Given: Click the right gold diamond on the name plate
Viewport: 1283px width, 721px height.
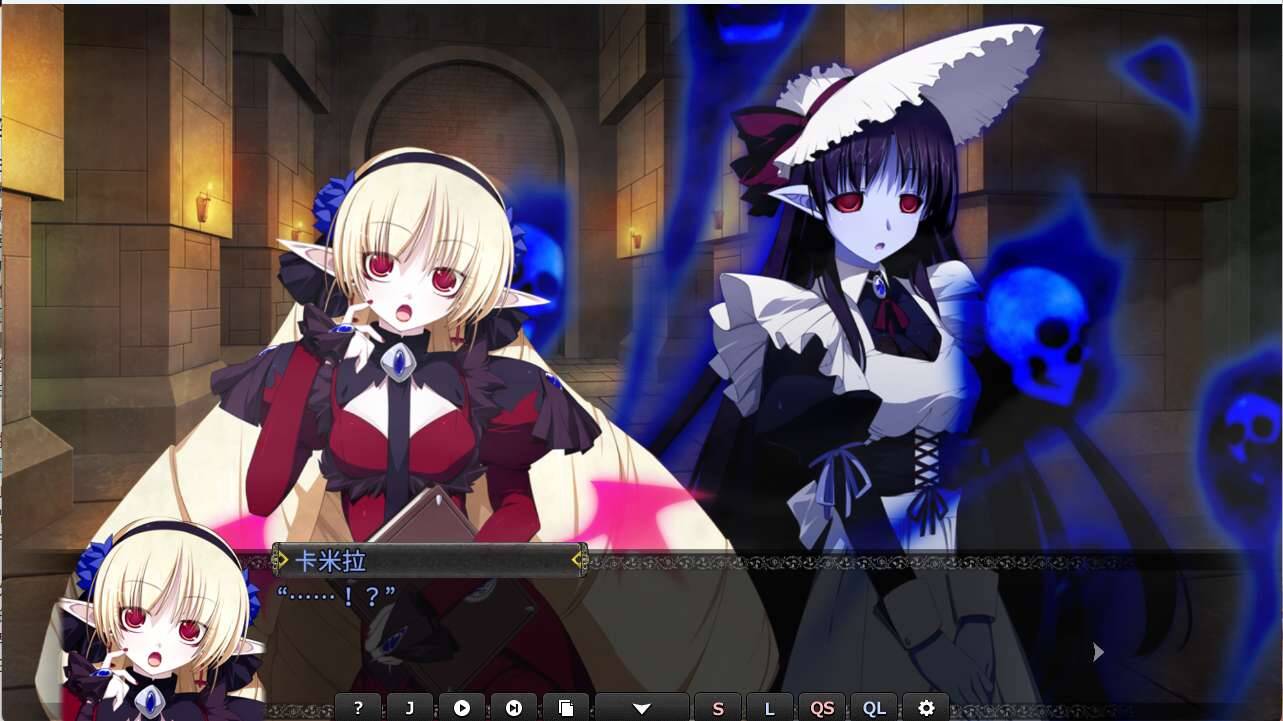Looking at the screenshot, I should pos(578,560).
